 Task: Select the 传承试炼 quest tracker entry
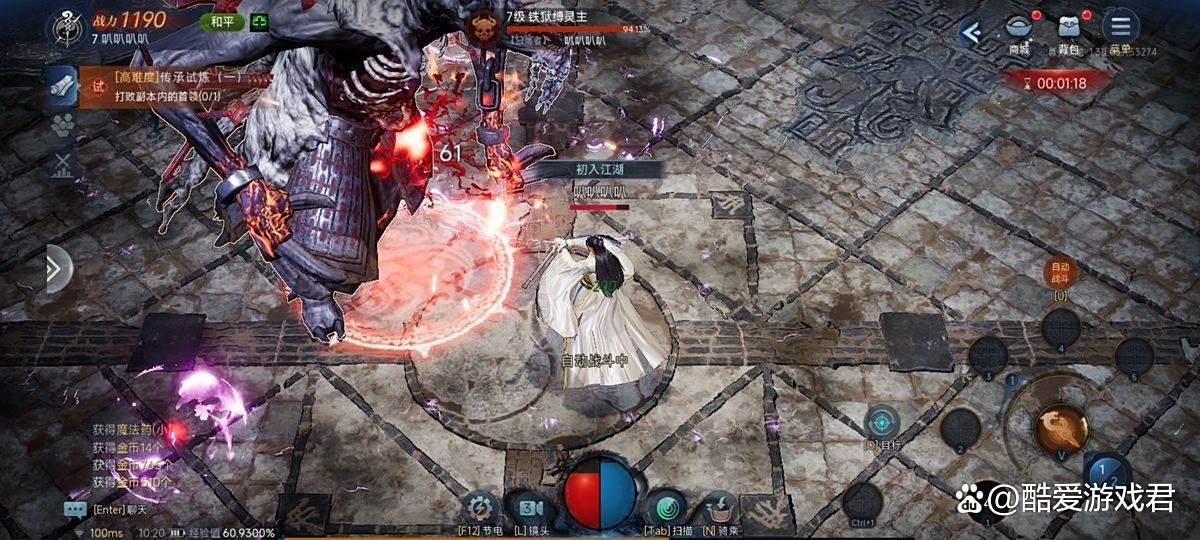pyautogui.click(x=165, y=87)
